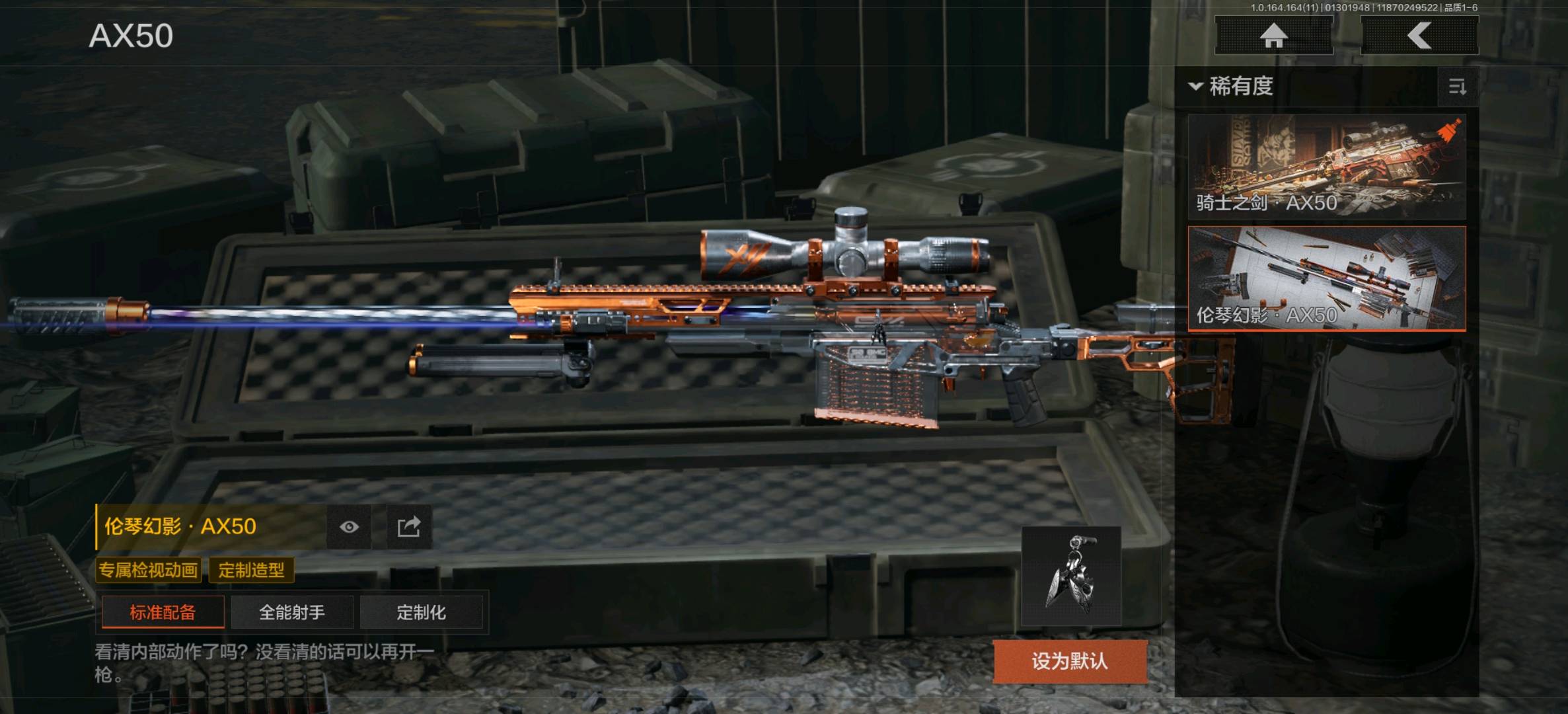Preview skin with the eye icon
1568x714 pixels.
349,527
